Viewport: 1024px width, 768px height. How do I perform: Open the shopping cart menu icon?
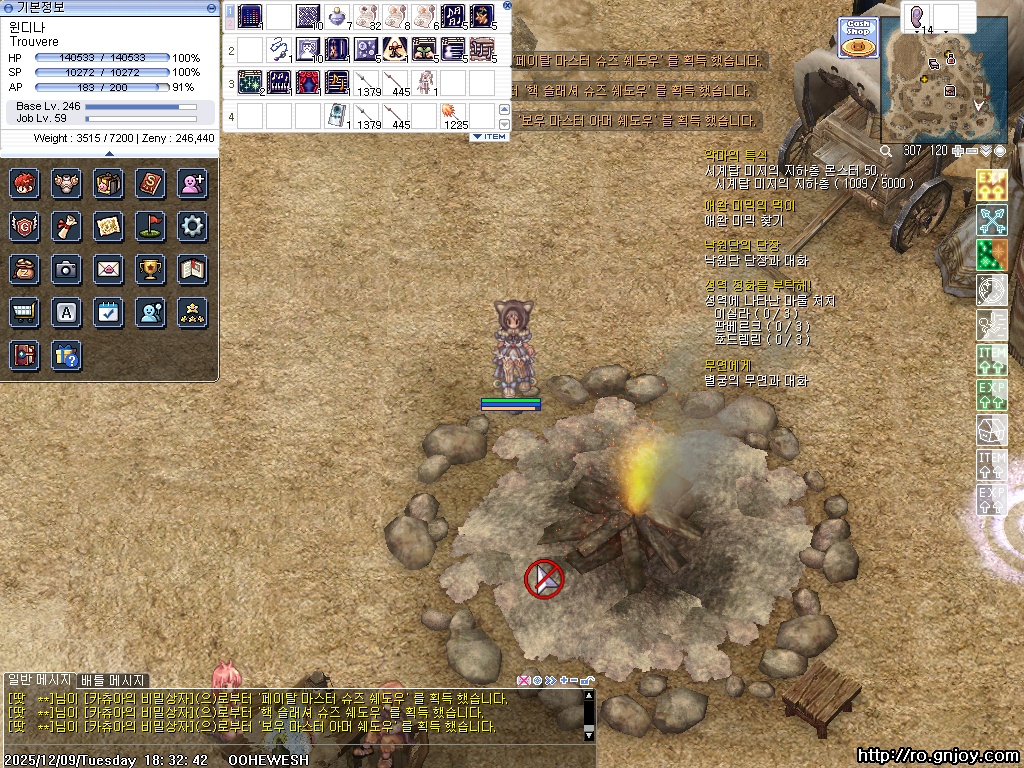coord(24,312)
